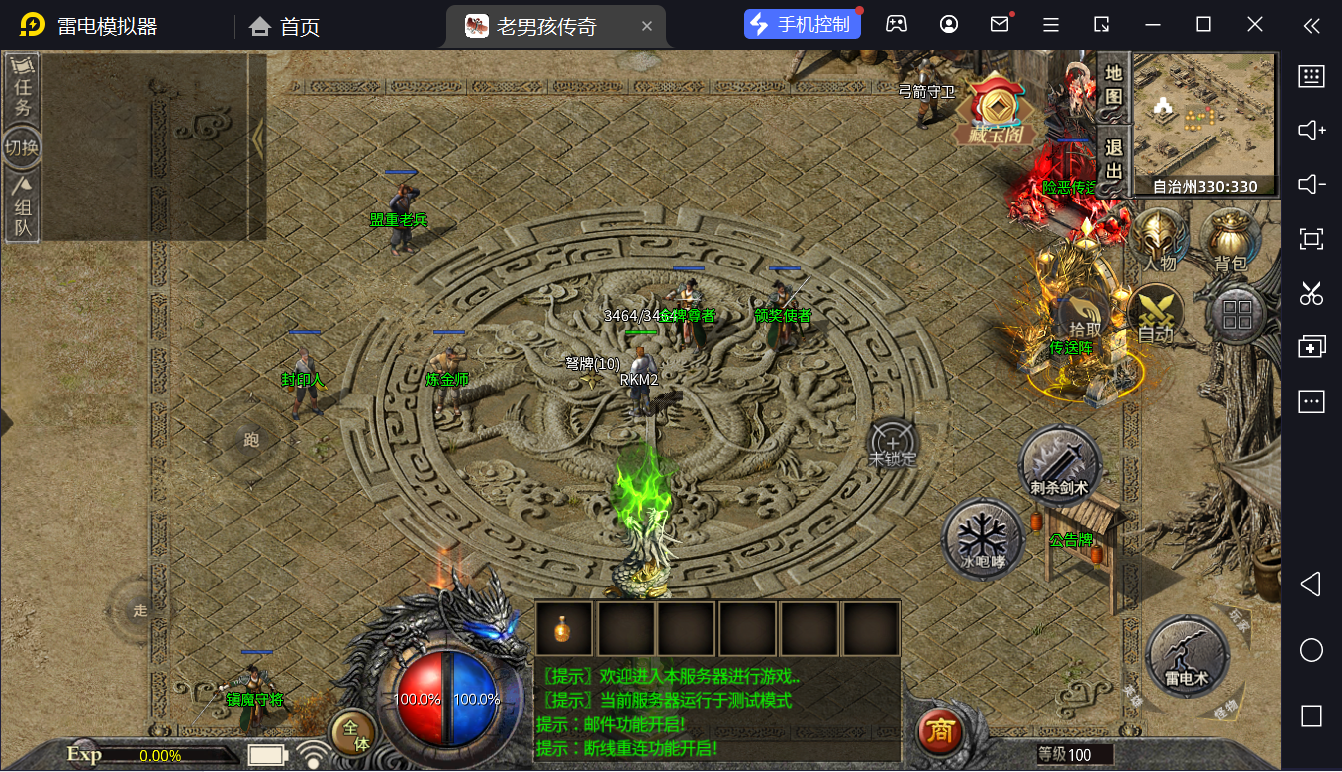Open the 商 shop button
The image size is (1342, 772).
pos(939,733)
